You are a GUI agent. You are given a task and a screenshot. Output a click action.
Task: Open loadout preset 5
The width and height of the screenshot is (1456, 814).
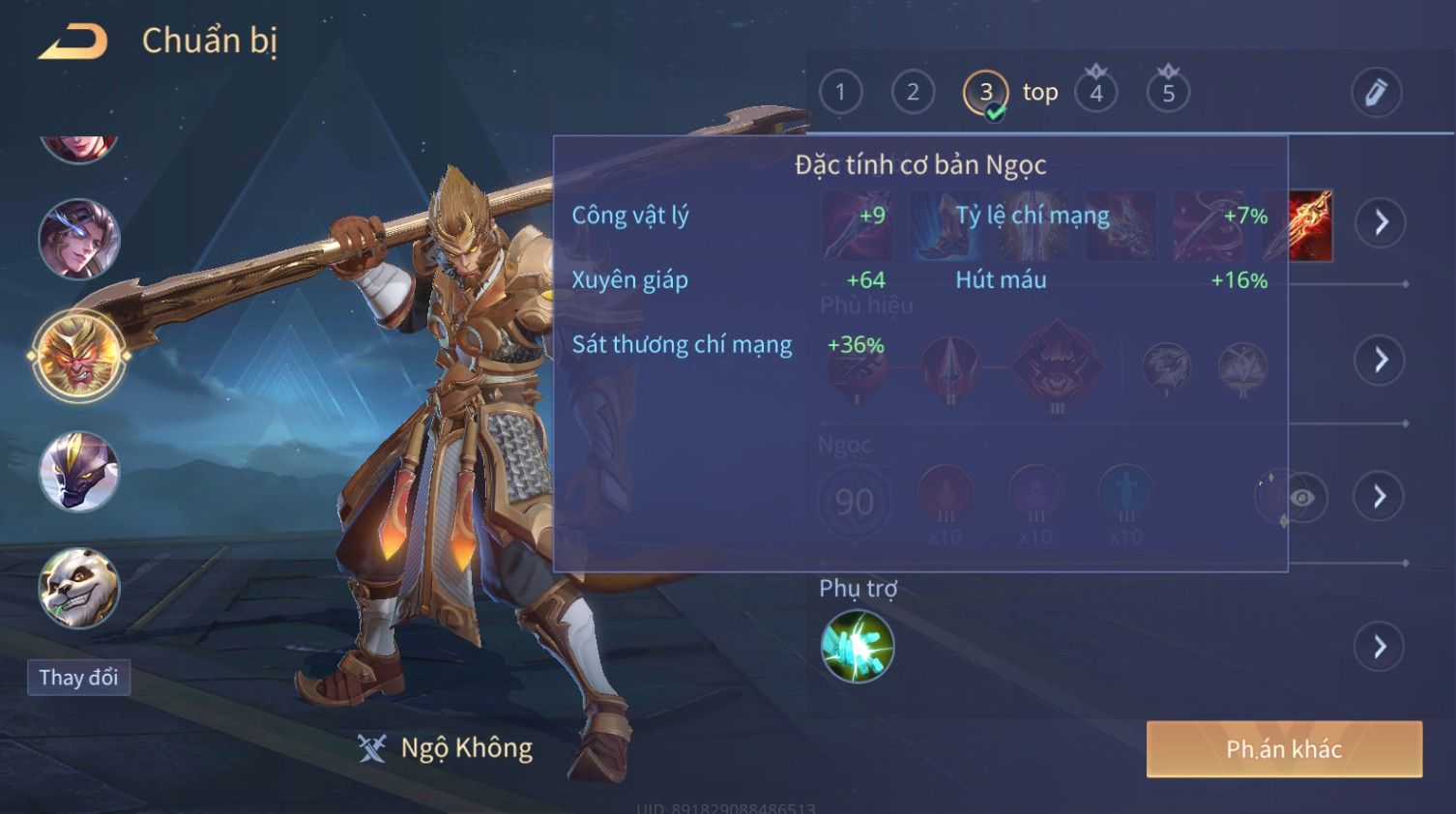tap(1168, 93)
